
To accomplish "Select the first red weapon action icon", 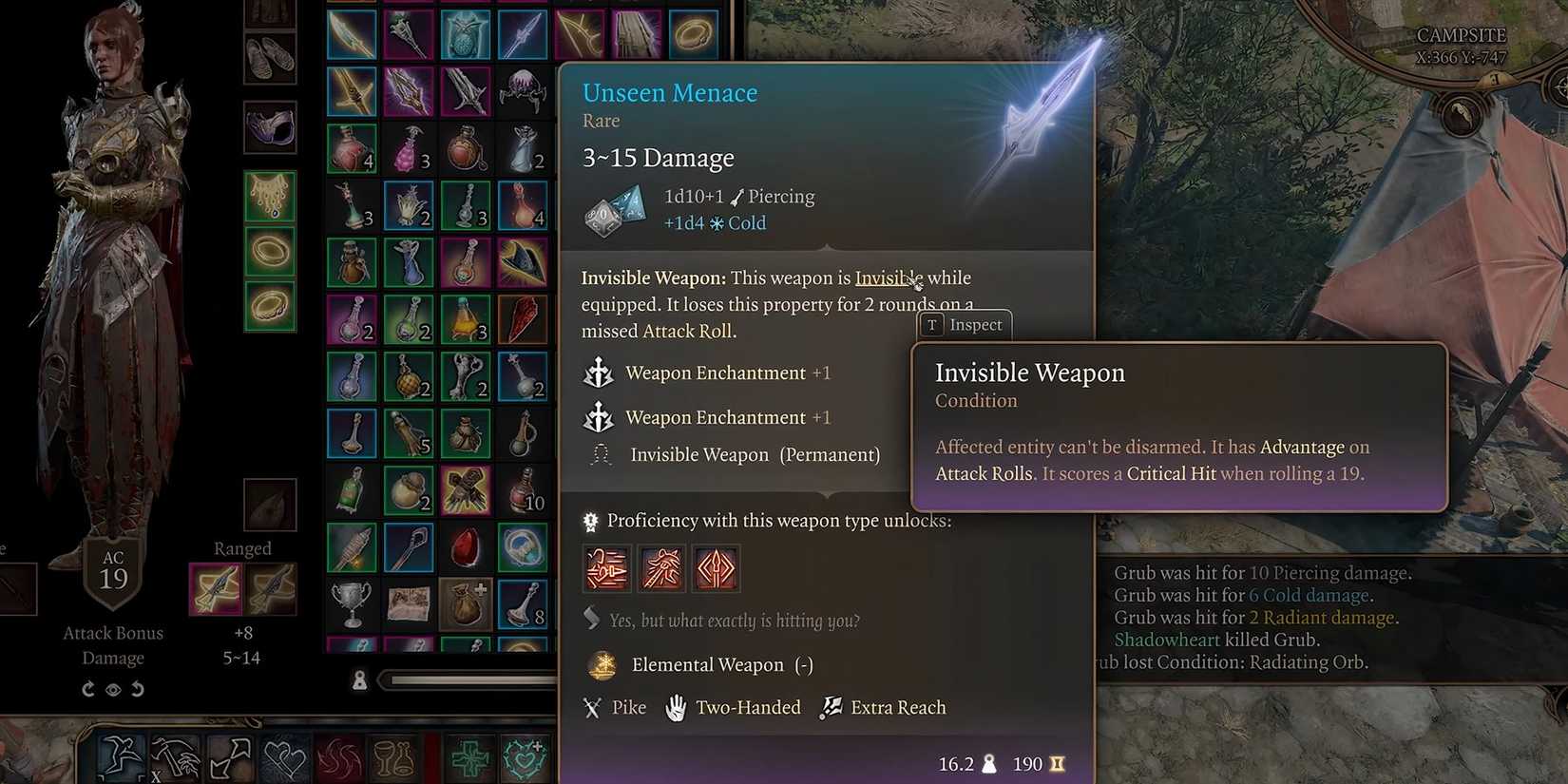I will pos(606,568).
